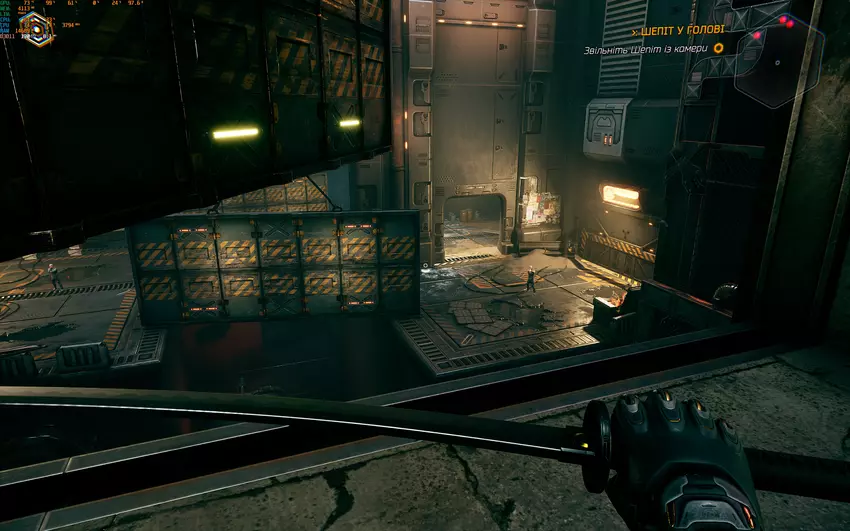The width and height of the screenshot is (850, 531).
Task: Click the hexagon logo in the performance overlay
Action: tap(37, 29)
